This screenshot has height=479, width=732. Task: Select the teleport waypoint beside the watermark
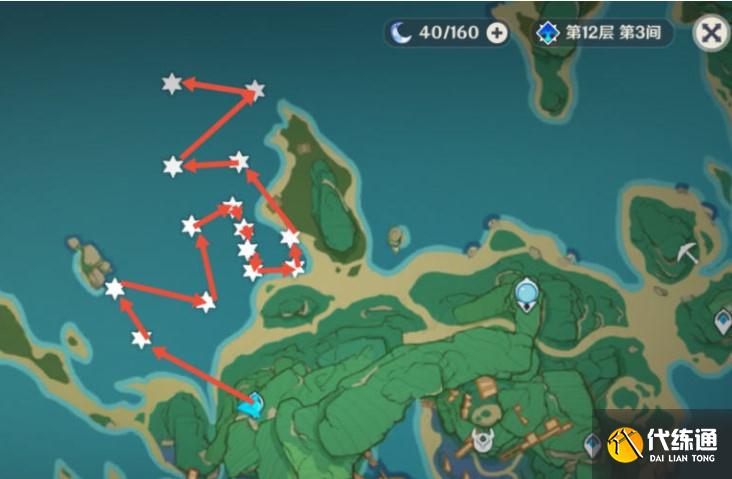(593, 443)
